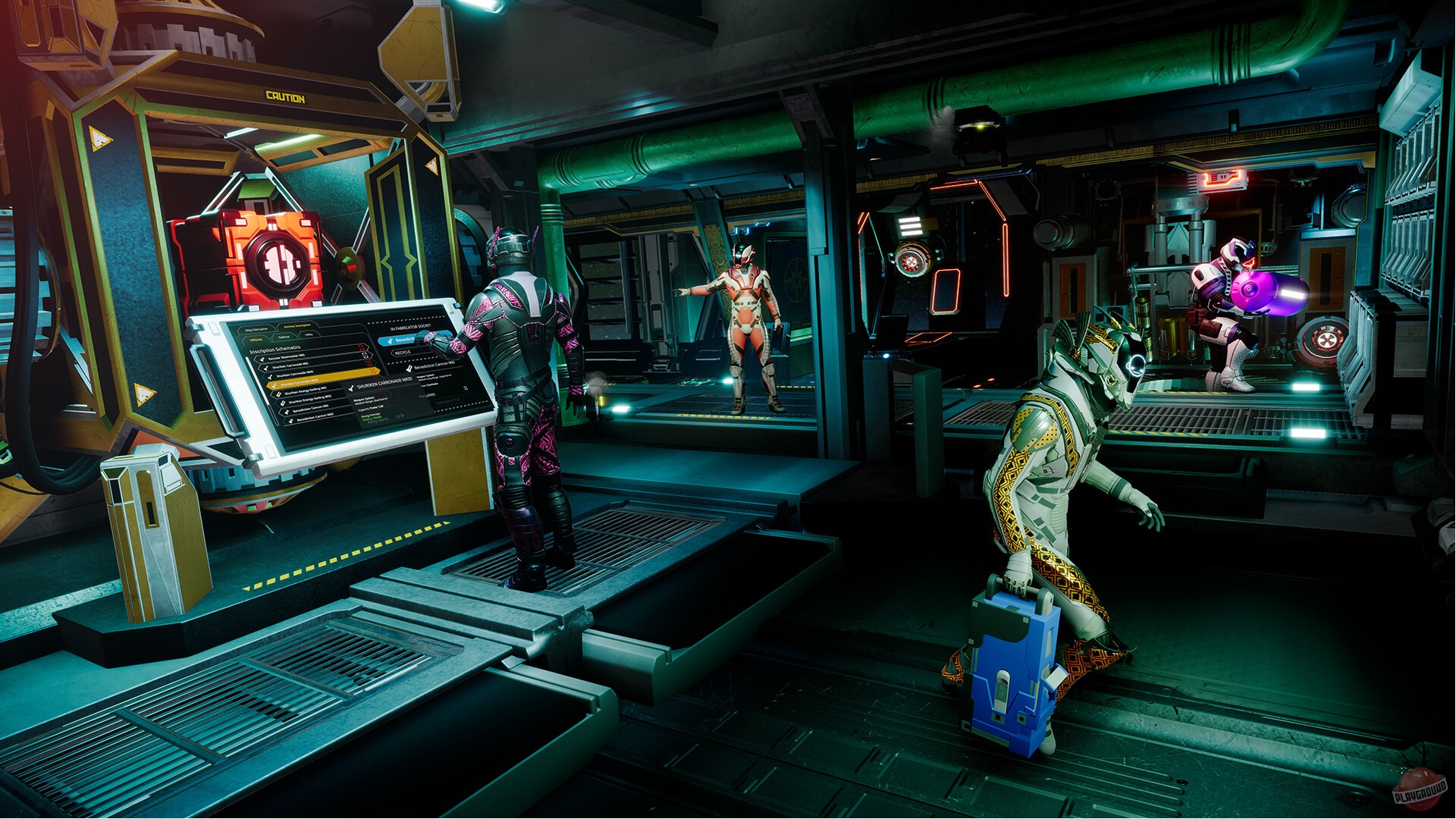Select the Shuriken Carronade MKI weapon icon
This screenshot has width=1456, height=819.
(x=265, y=368)
